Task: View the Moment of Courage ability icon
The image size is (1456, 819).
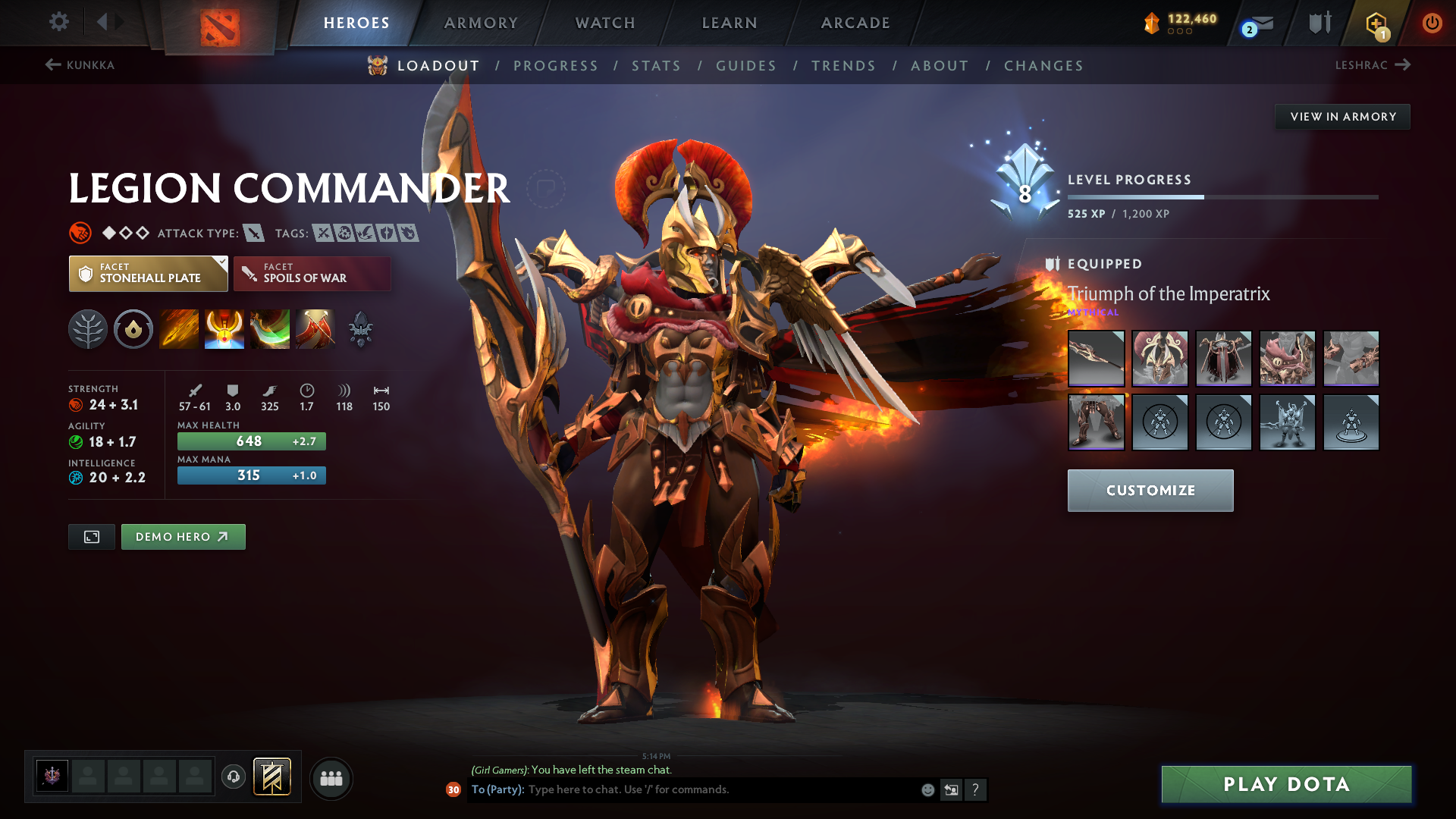Action: 270,329
